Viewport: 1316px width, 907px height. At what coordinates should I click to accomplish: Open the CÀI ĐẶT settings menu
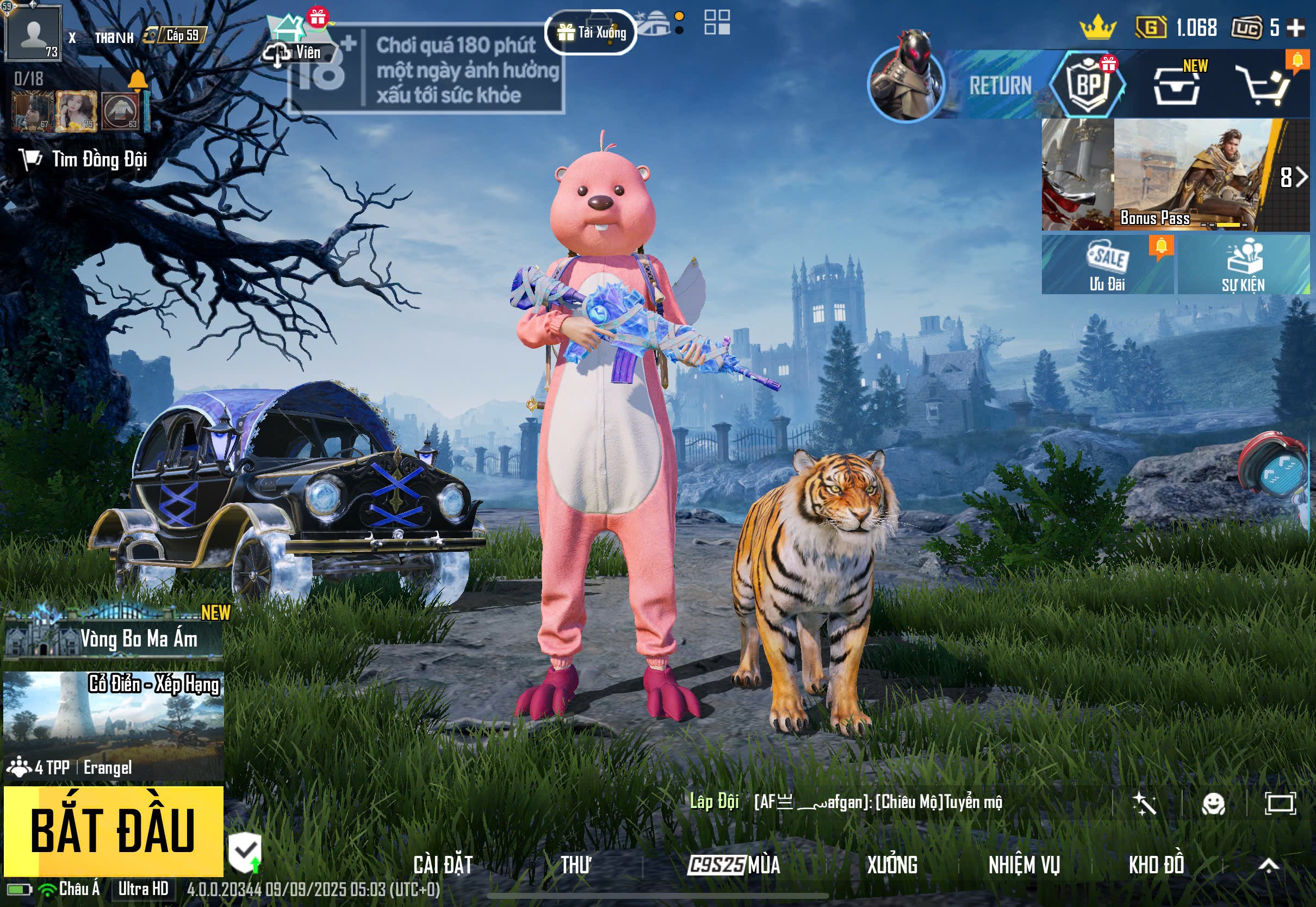(x=443, y=865)
